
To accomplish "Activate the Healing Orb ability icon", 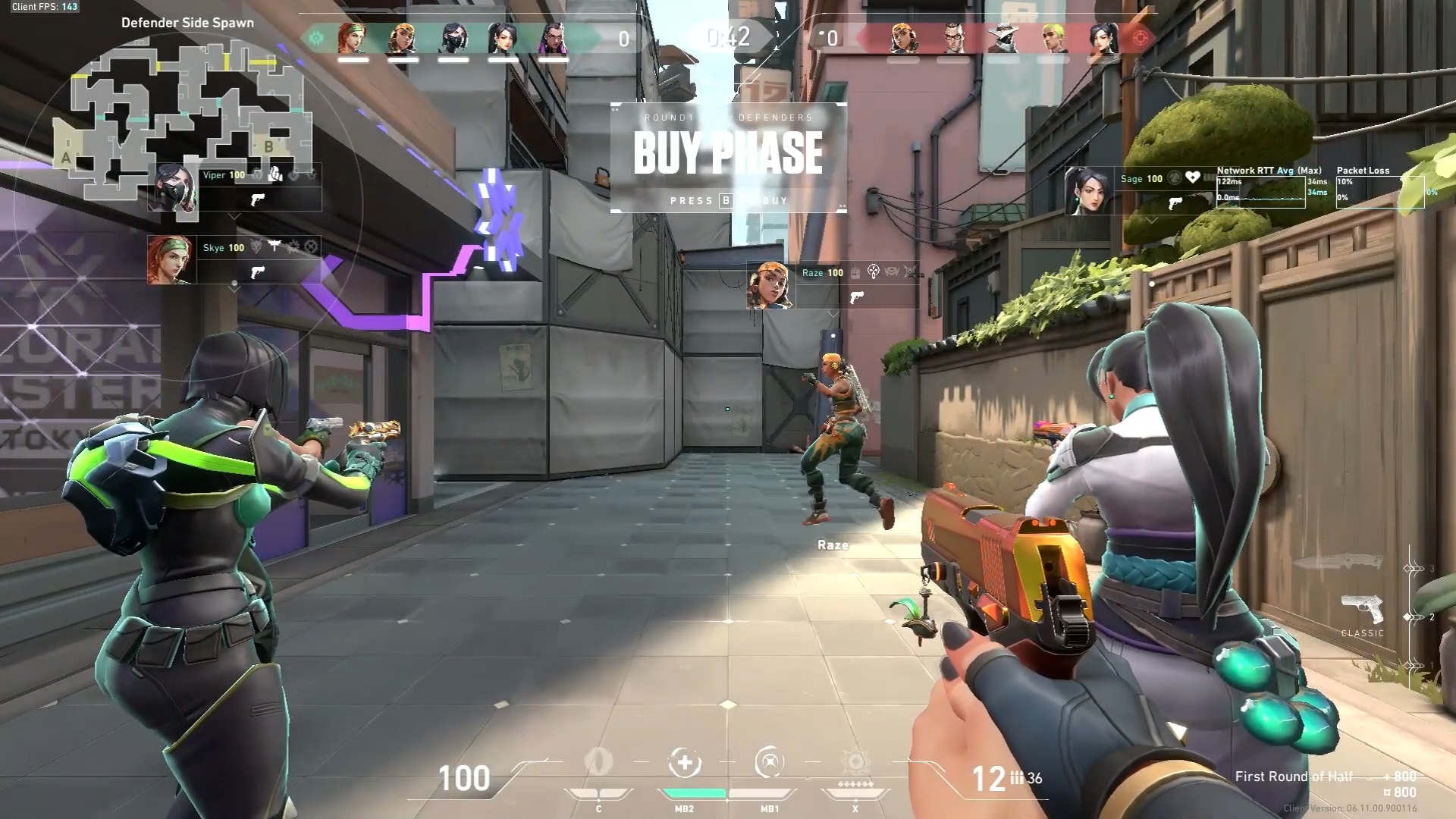I will point(684,763).
